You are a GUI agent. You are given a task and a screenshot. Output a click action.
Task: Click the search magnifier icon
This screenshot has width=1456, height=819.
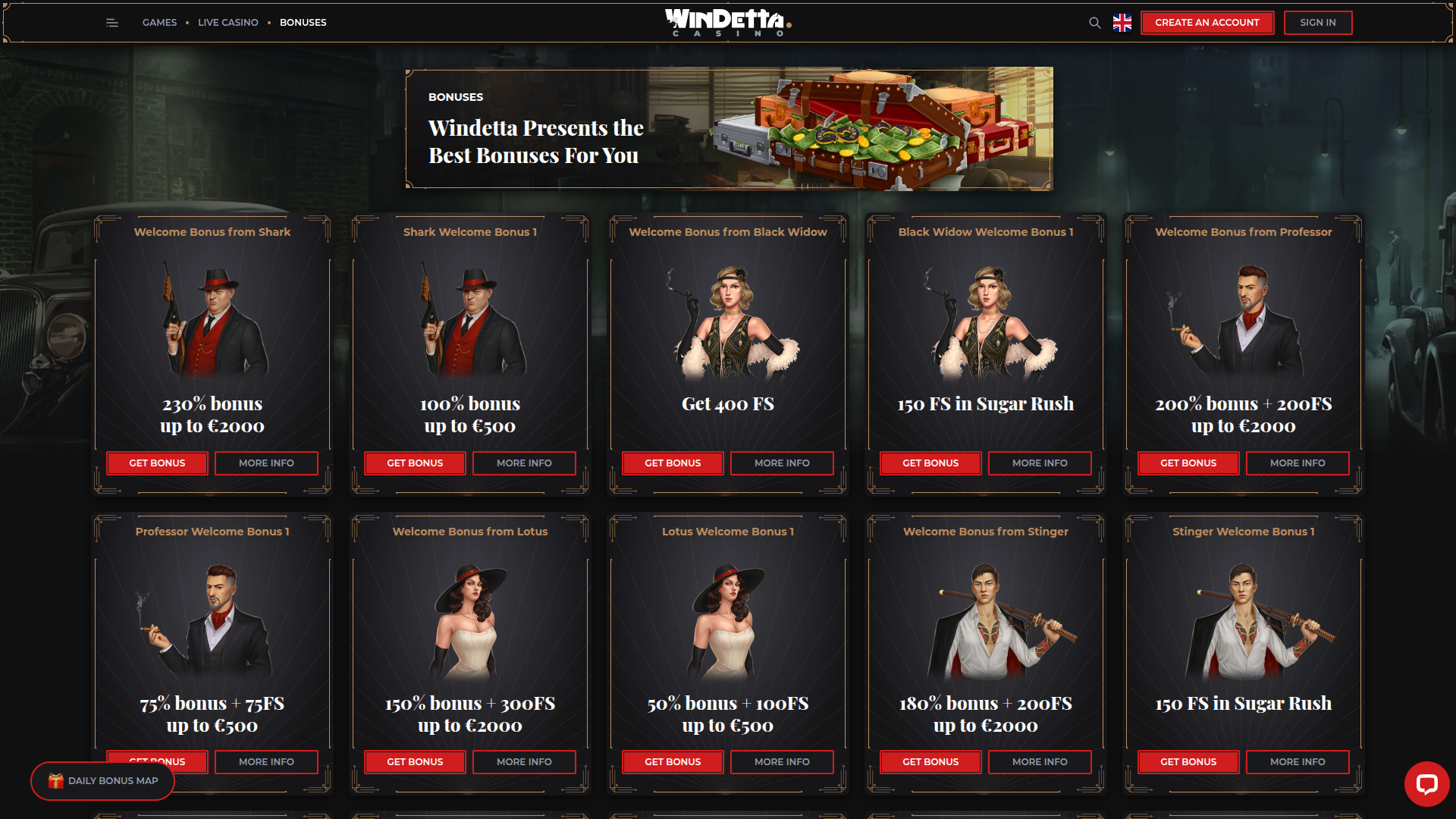1094,23
